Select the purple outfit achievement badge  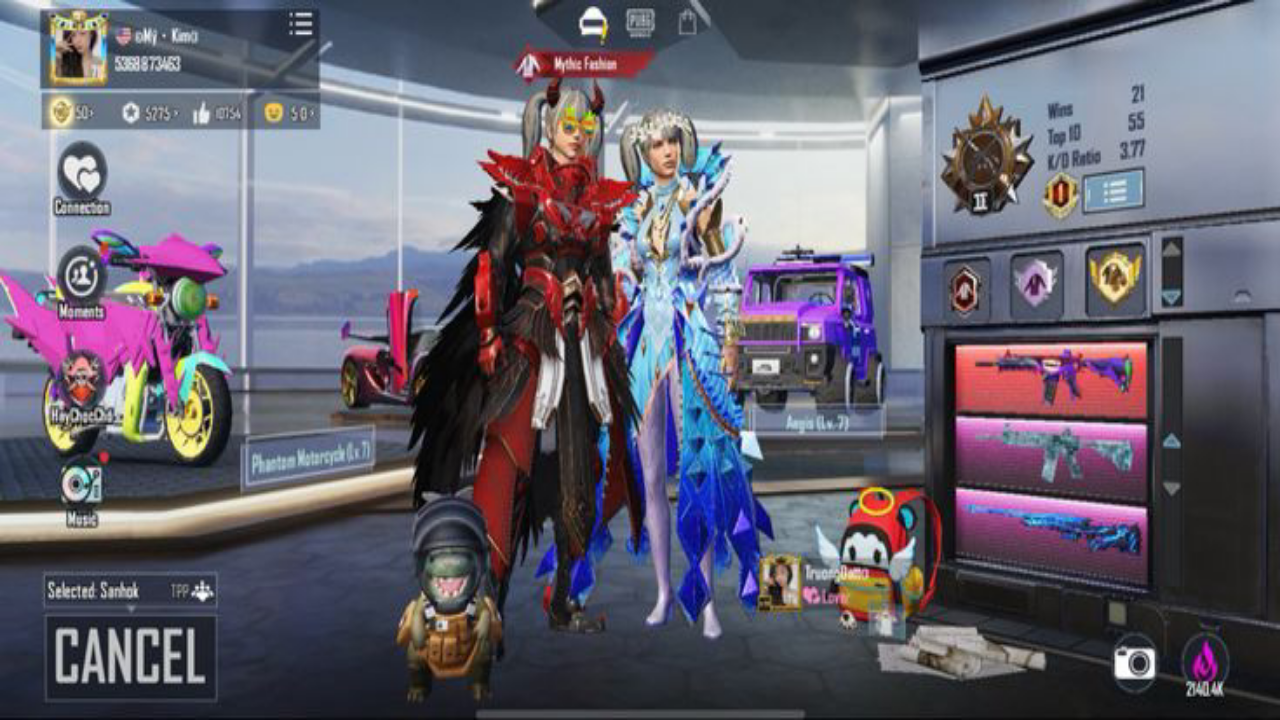pyautogui.click(x=1036, y=280)
